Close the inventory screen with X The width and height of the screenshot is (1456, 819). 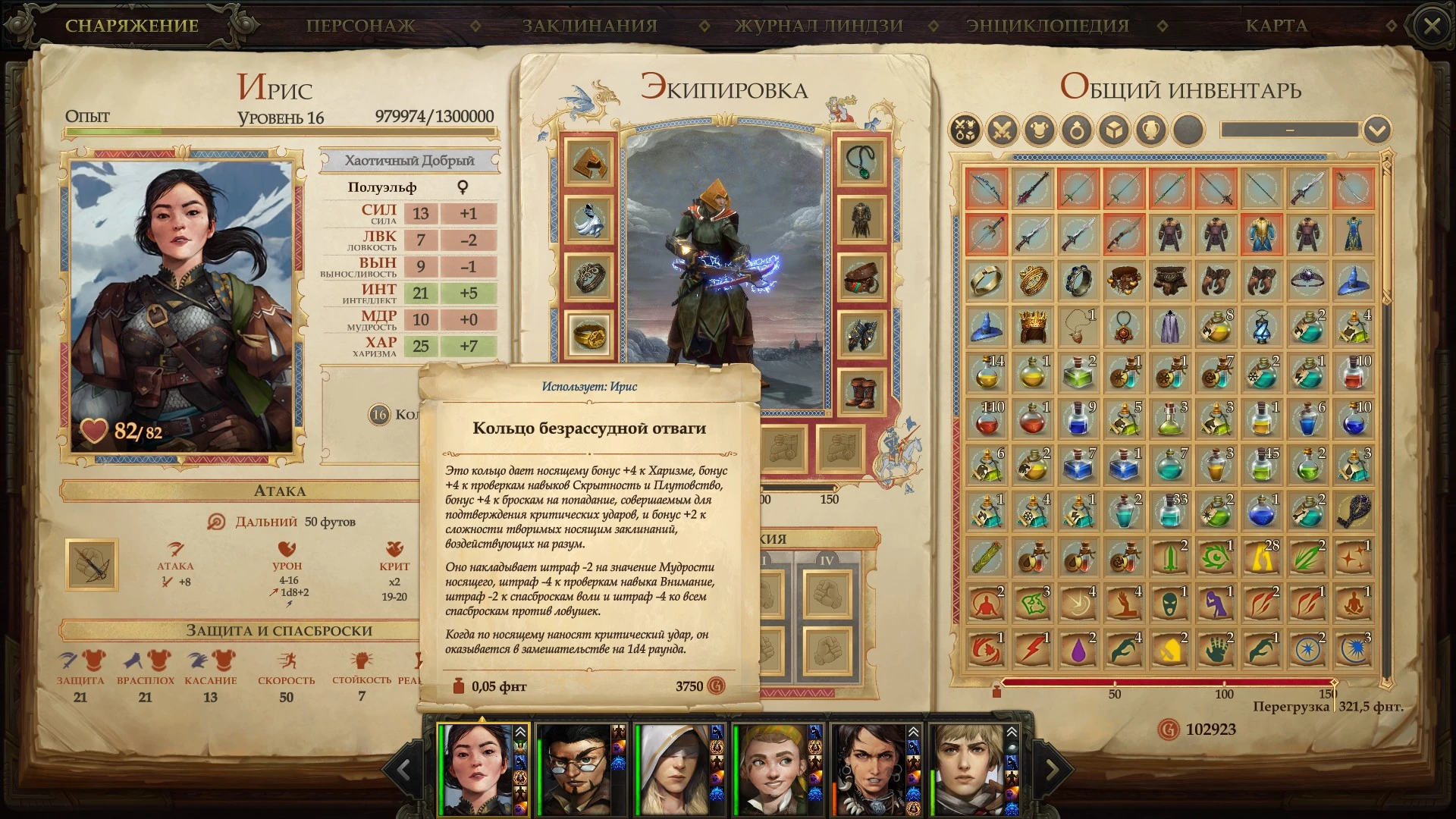click(x=1432, y=27)
